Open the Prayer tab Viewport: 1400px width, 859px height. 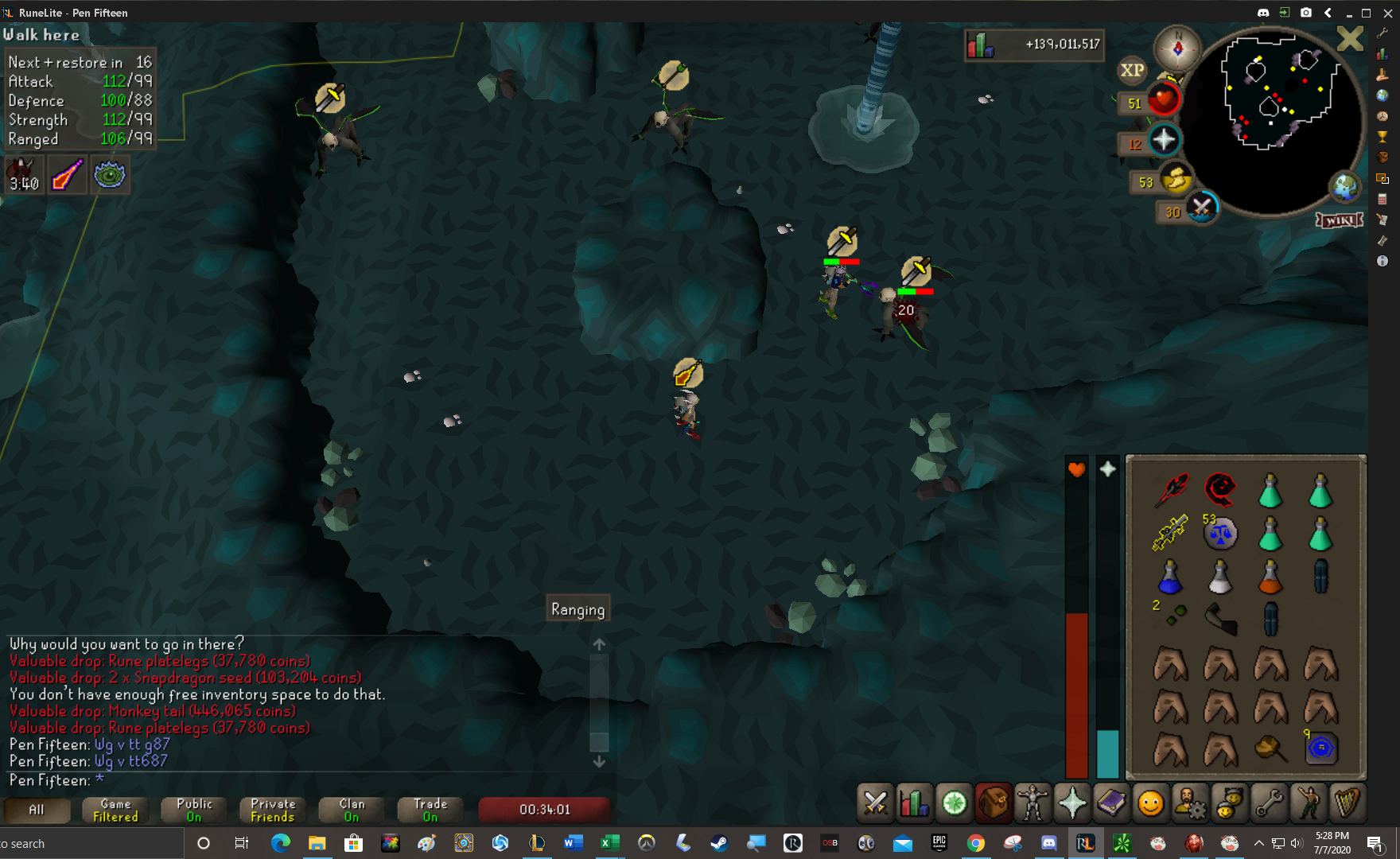pyautogui.click(x=1071, y=803)
